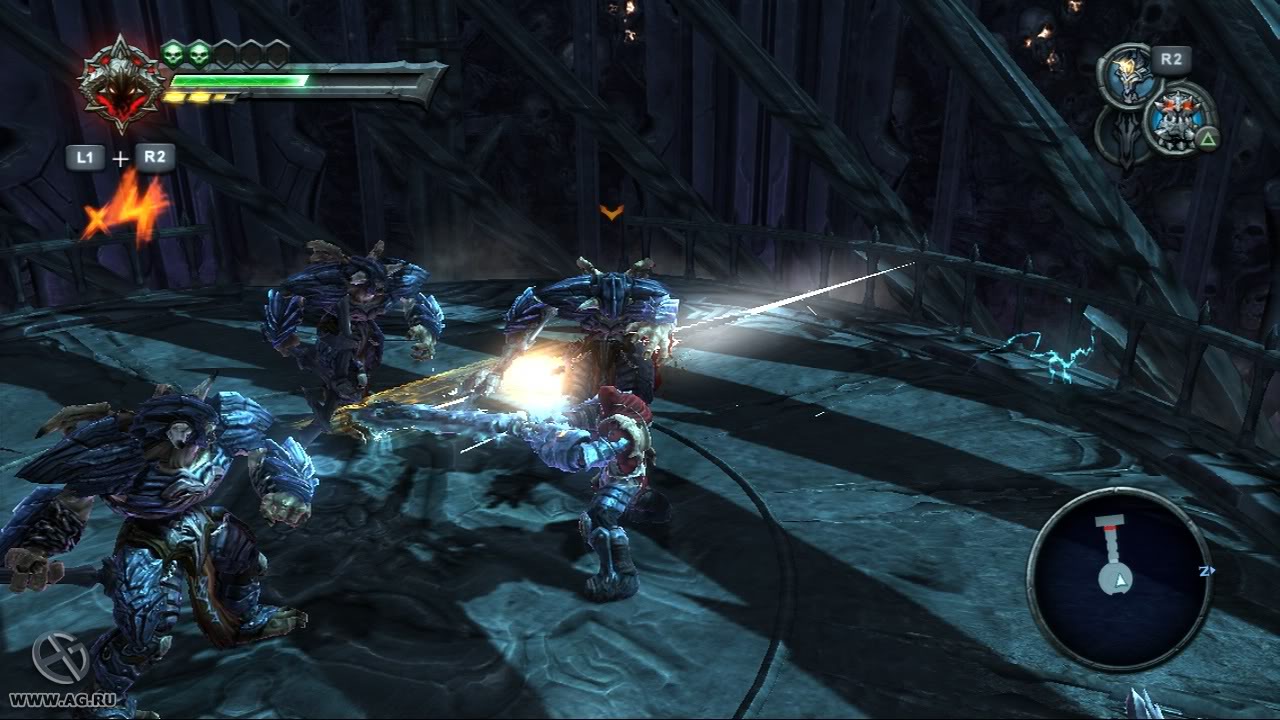Image resolution: width=1280 pixels, height=720 pixels.
Task: Toggle the third yellow wrath segment
Action: point(219,97)
